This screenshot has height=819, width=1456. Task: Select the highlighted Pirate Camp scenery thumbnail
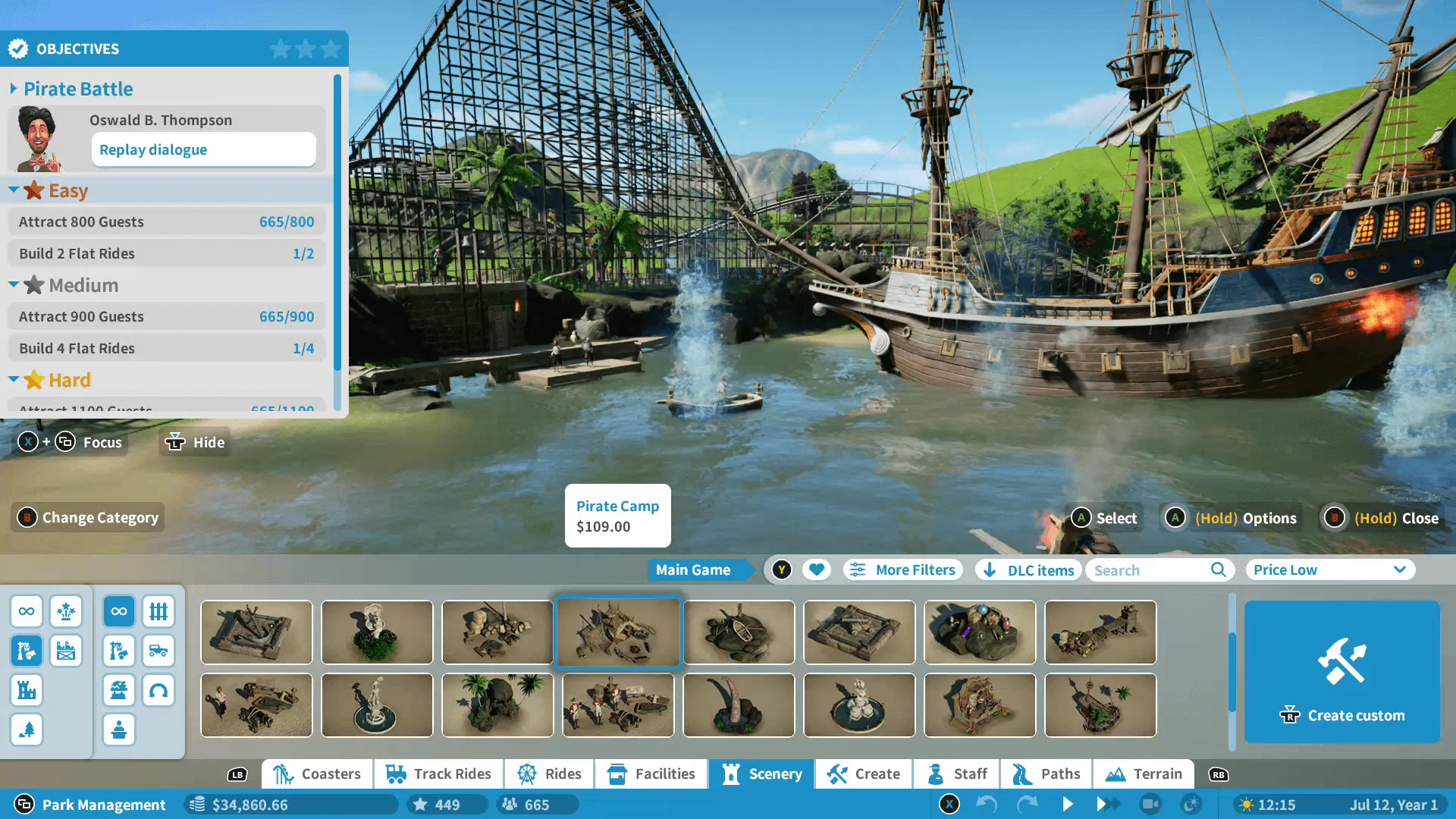click(x=618, y=632)
